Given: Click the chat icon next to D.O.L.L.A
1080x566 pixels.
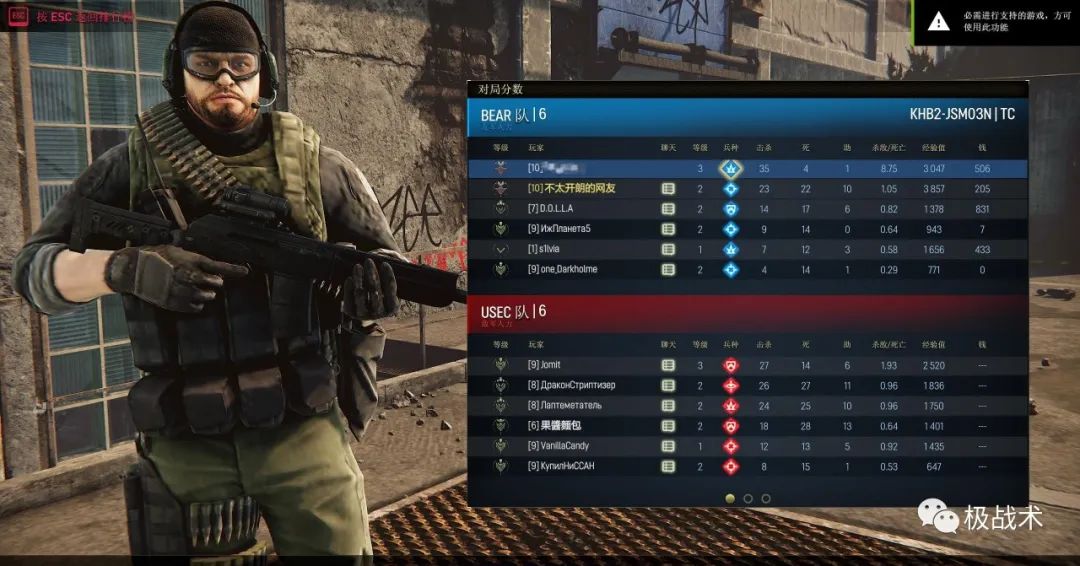Looking at the screenshot, I should pos(668,209).
